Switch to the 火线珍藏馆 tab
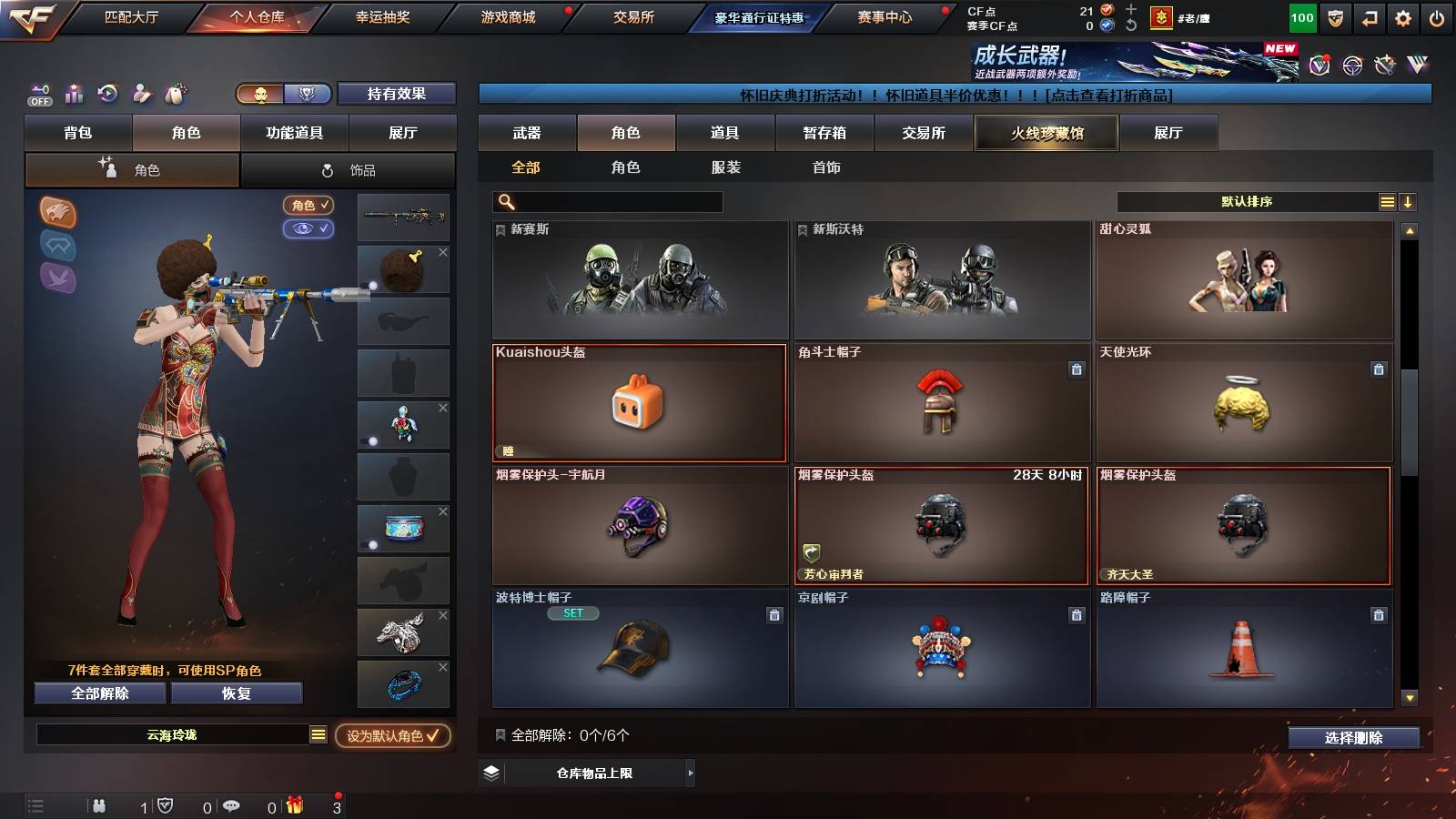 [1046, 133]
